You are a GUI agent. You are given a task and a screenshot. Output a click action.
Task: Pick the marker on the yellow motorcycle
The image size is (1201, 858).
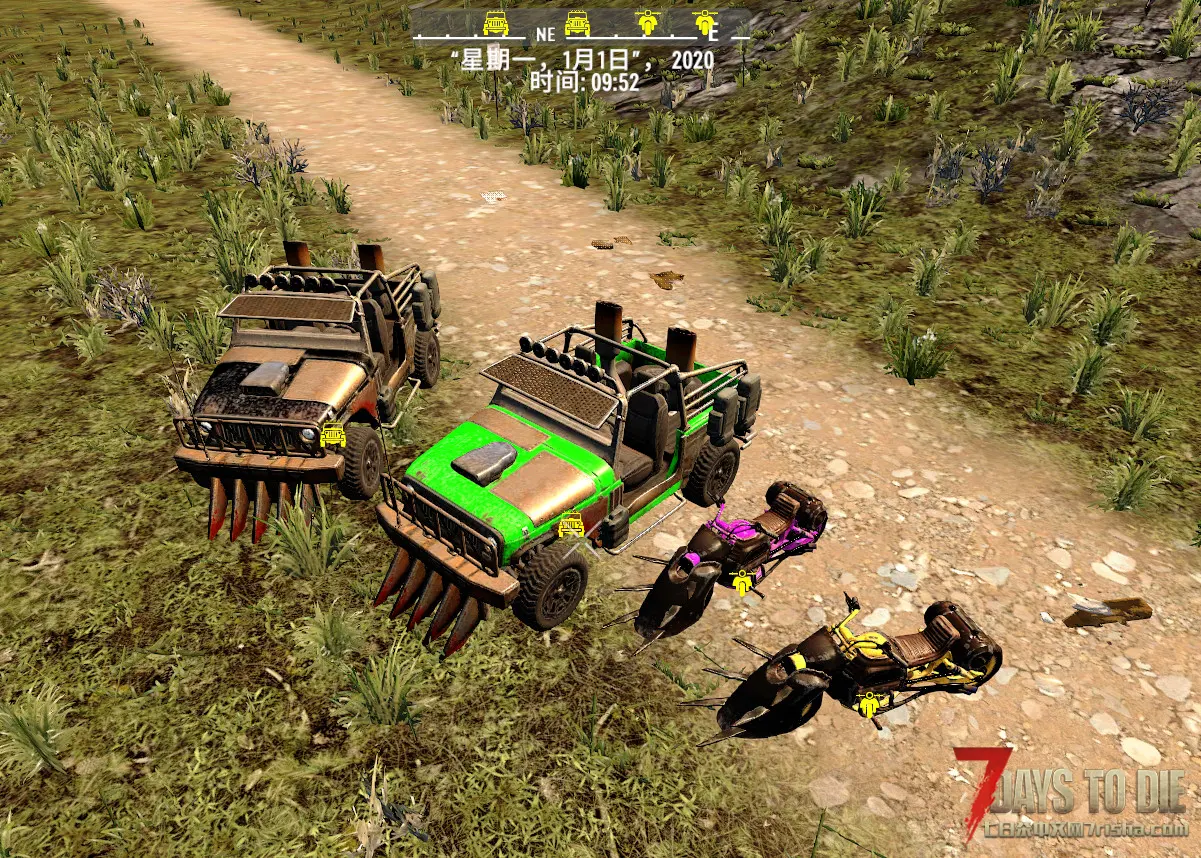869,705
